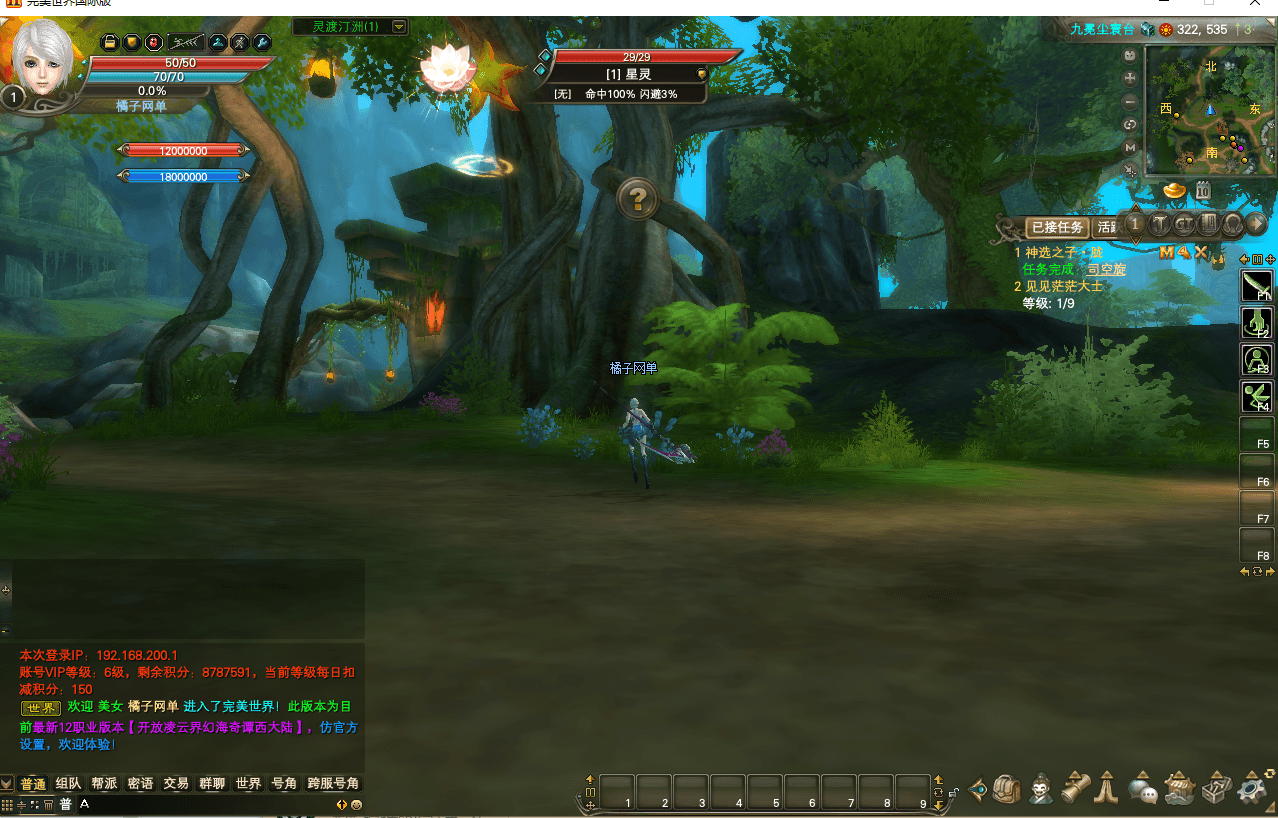This screenshot has width=1278, height=818.
Task: Open the backpack inventory icon
Action: click(x=1007, y=789)
